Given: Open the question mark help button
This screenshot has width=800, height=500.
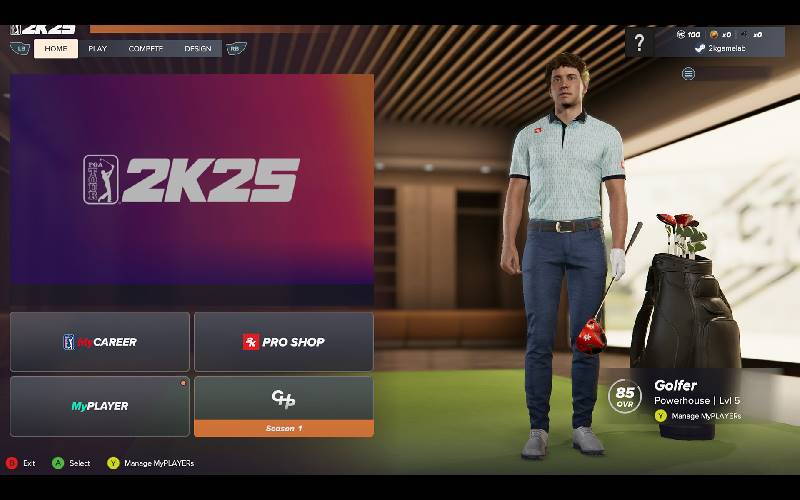Looking at the screenshot, I should (640, 43).
